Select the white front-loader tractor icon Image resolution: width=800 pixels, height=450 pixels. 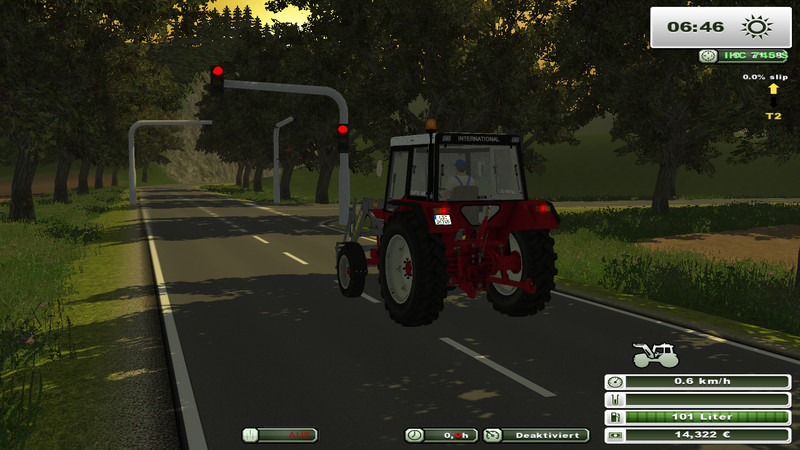tap(654, 355)
